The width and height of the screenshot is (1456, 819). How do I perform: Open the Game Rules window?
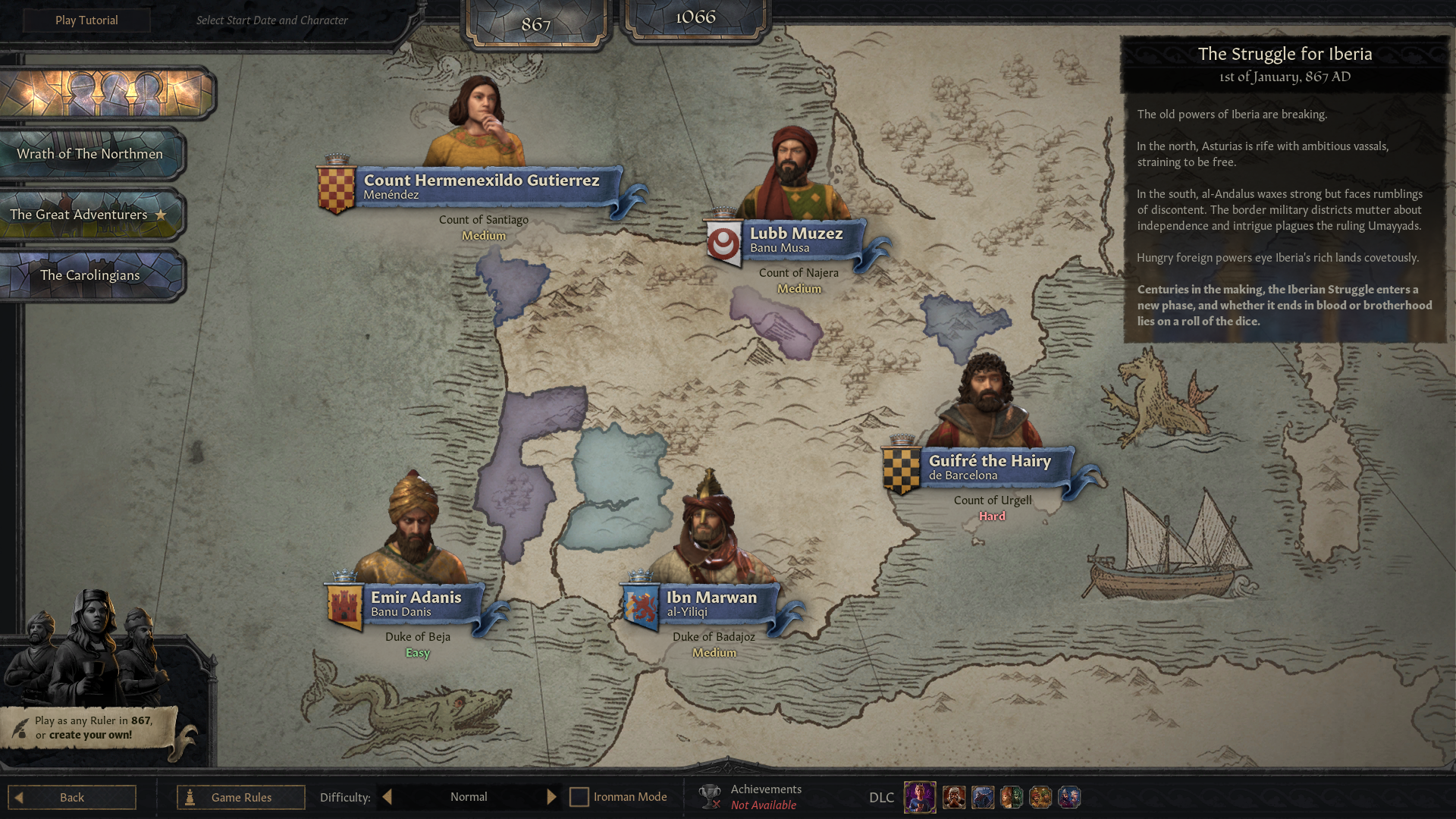coord(241,797)
